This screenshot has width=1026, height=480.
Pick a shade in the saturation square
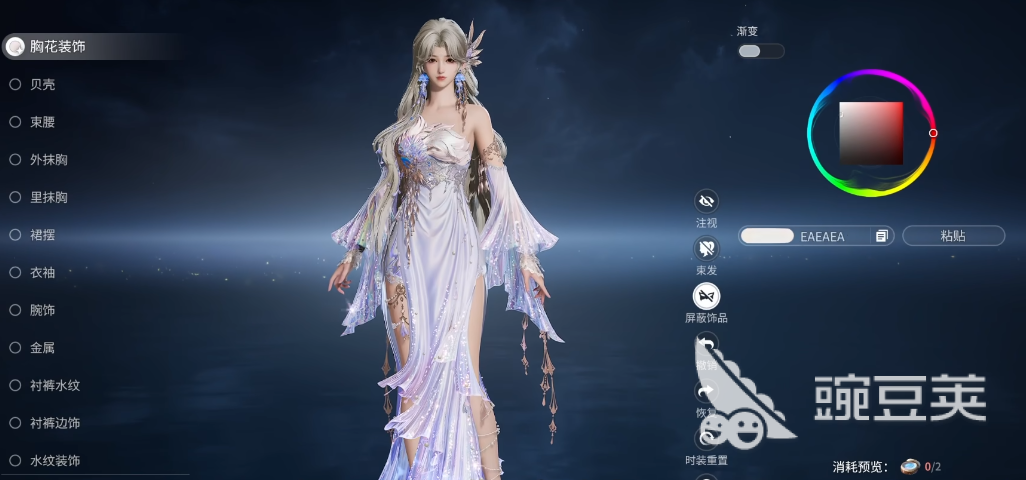pyautogui.click(x=871, y=133)
